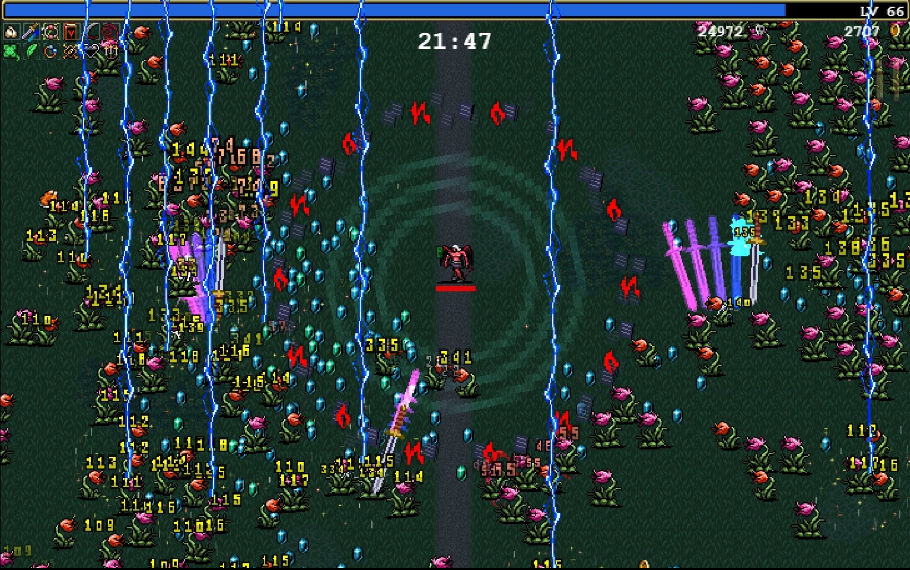Click the Candelabrador passive icon
Screen dimensions: 910x570
coord(109,51)
